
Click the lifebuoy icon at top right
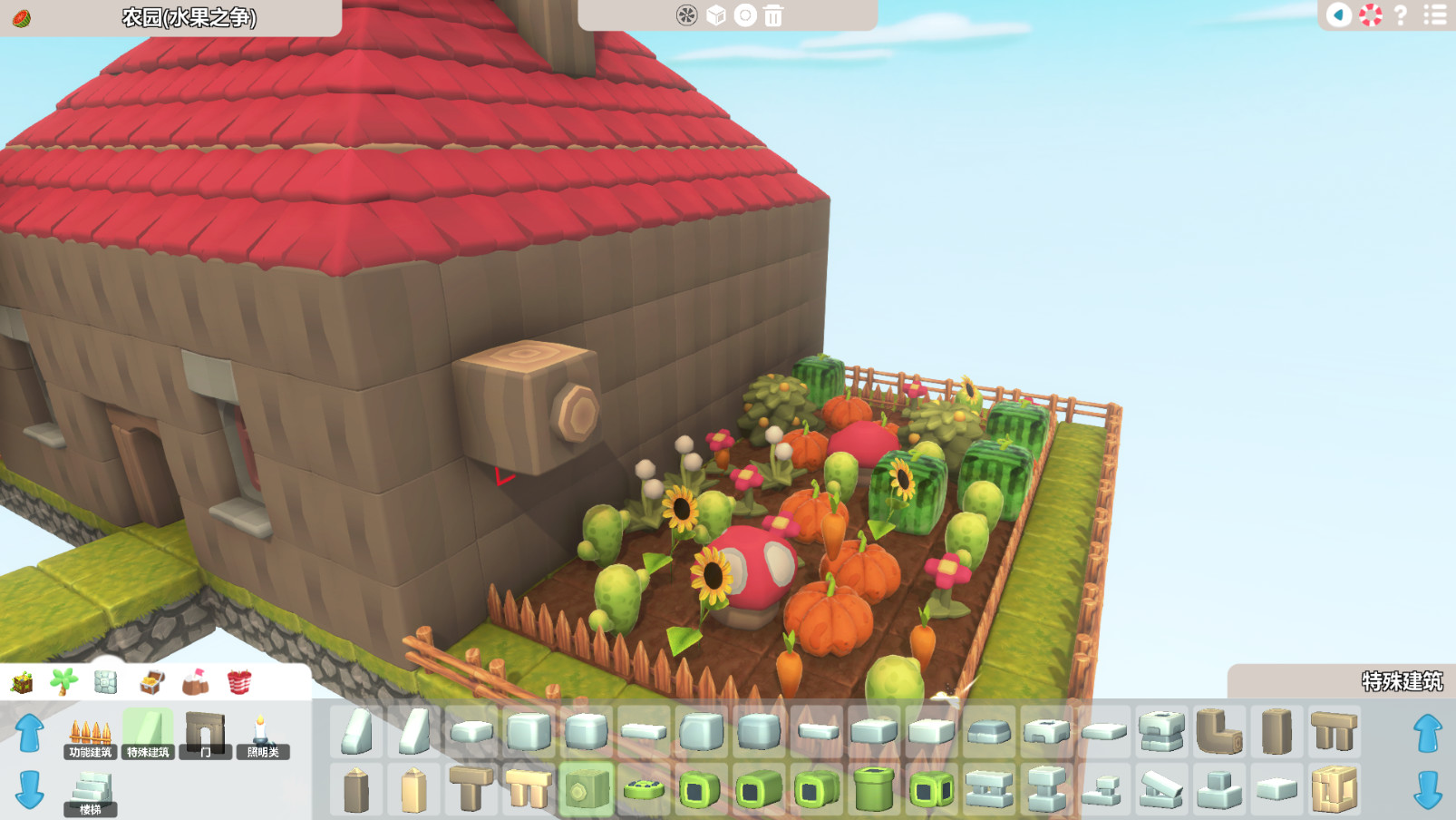pyautogui.click(x=1372, y=15)
